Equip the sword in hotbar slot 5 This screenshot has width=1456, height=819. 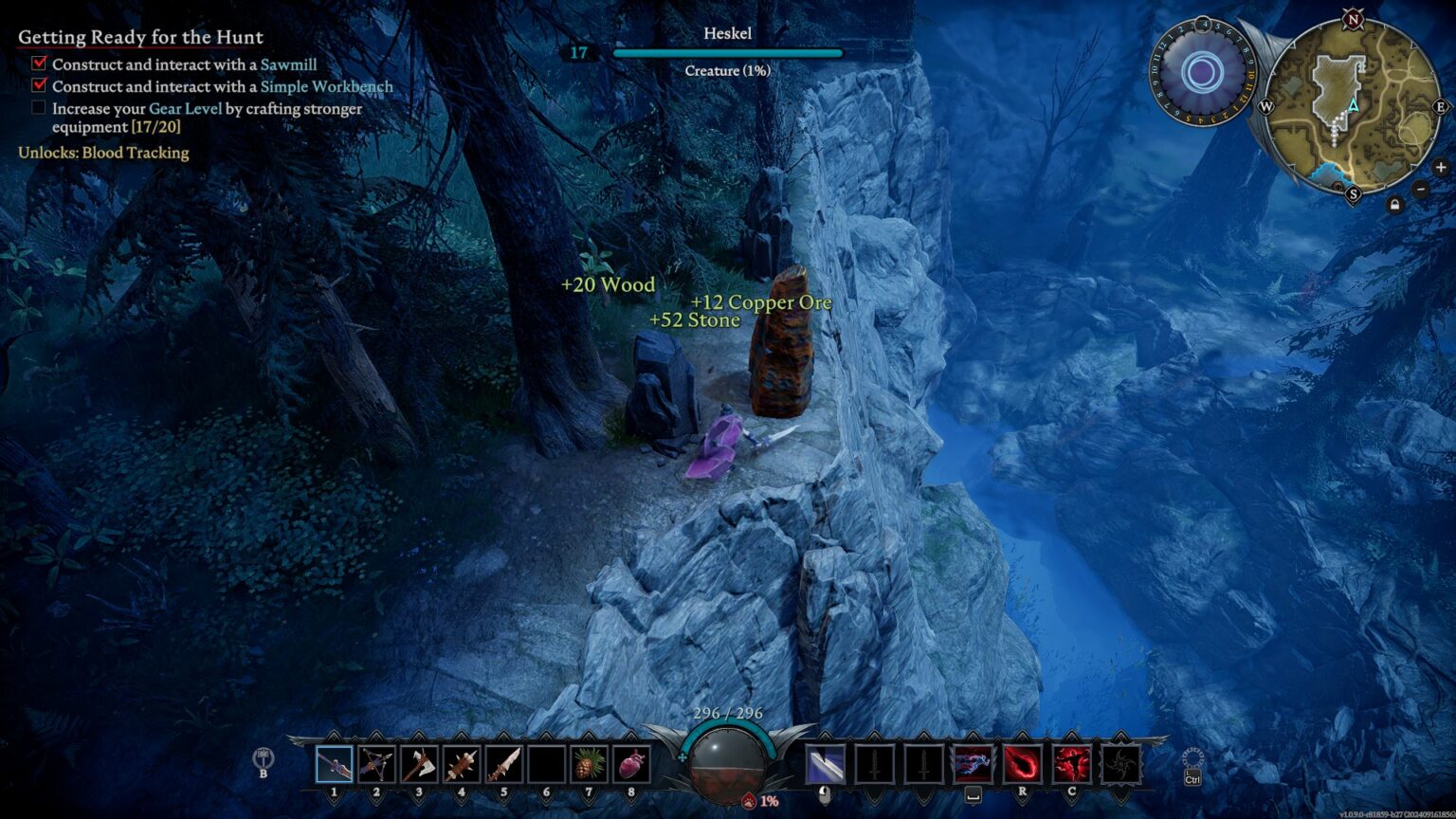(503, 764)
